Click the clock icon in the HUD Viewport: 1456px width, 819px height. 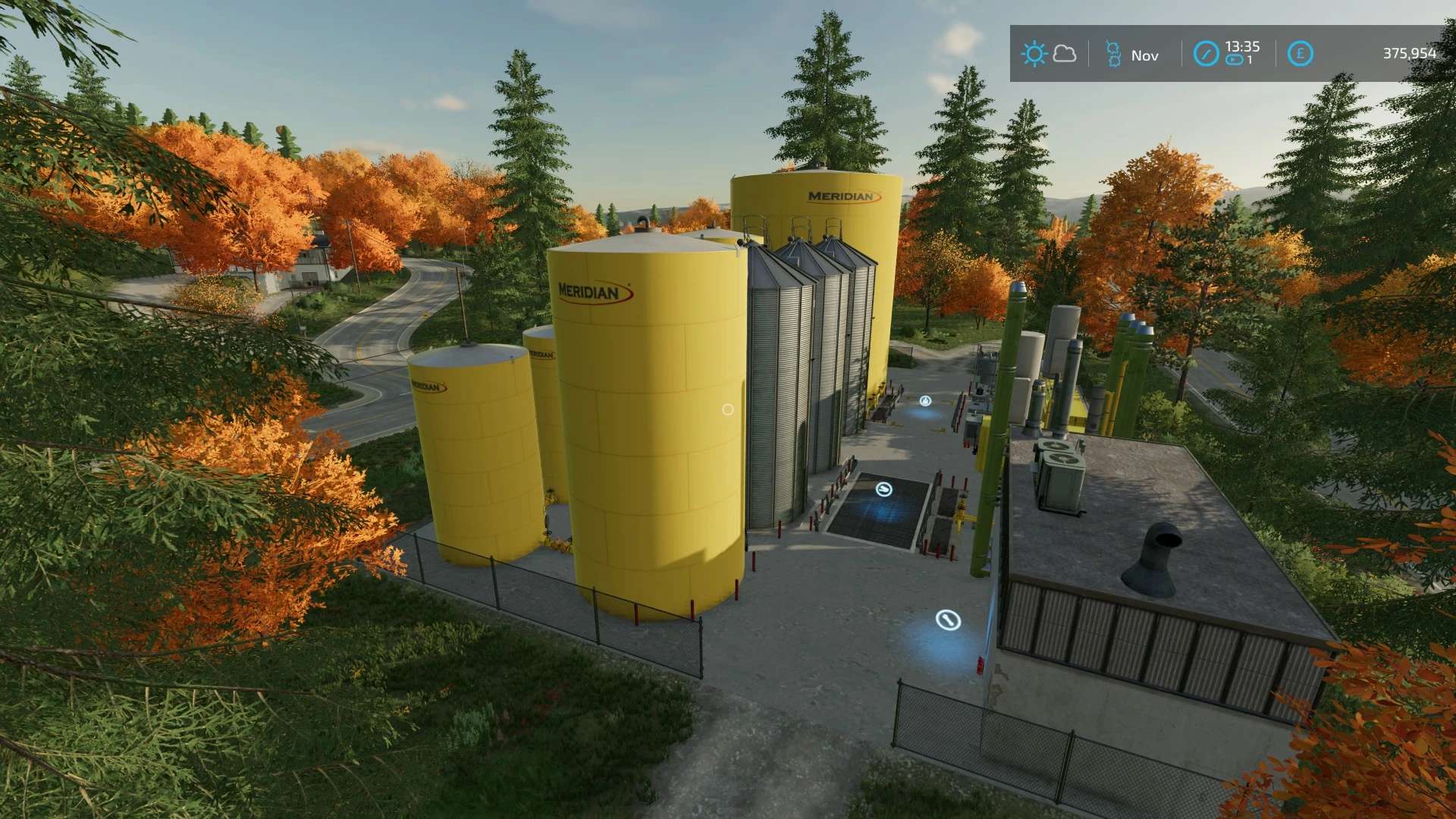coord(1205,54)
